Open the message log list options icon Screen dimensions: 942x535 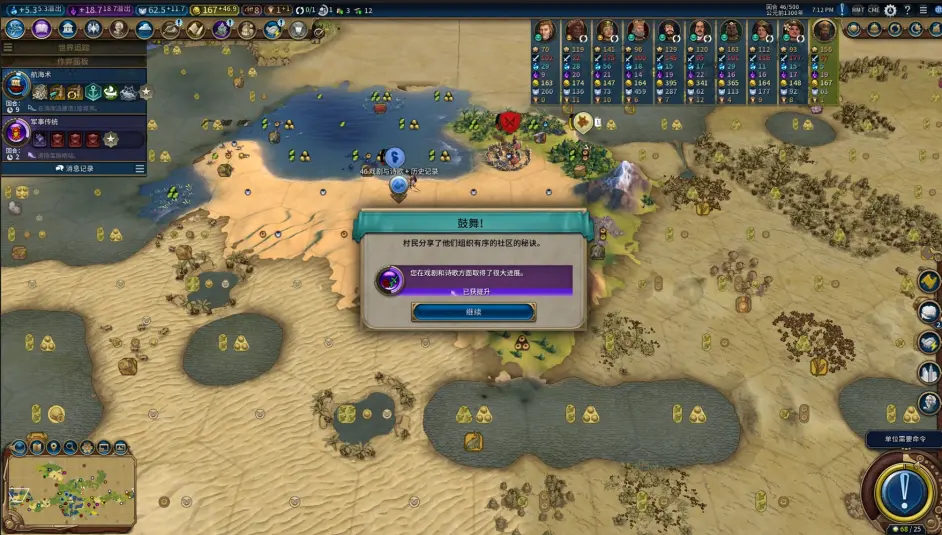coord(140,168)
